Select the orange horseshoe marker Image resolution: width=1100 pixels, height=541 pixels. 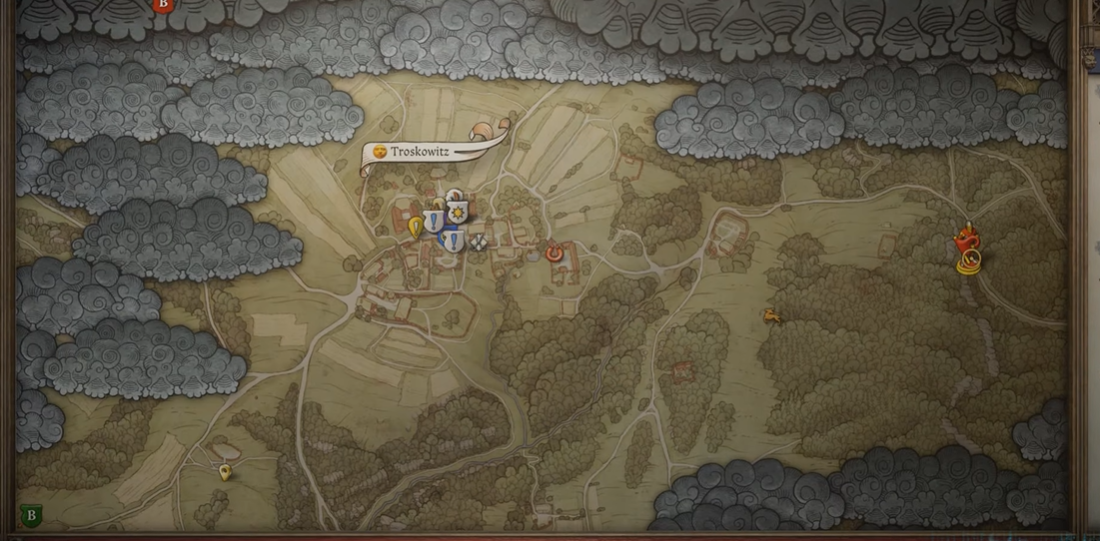(555, 254)
